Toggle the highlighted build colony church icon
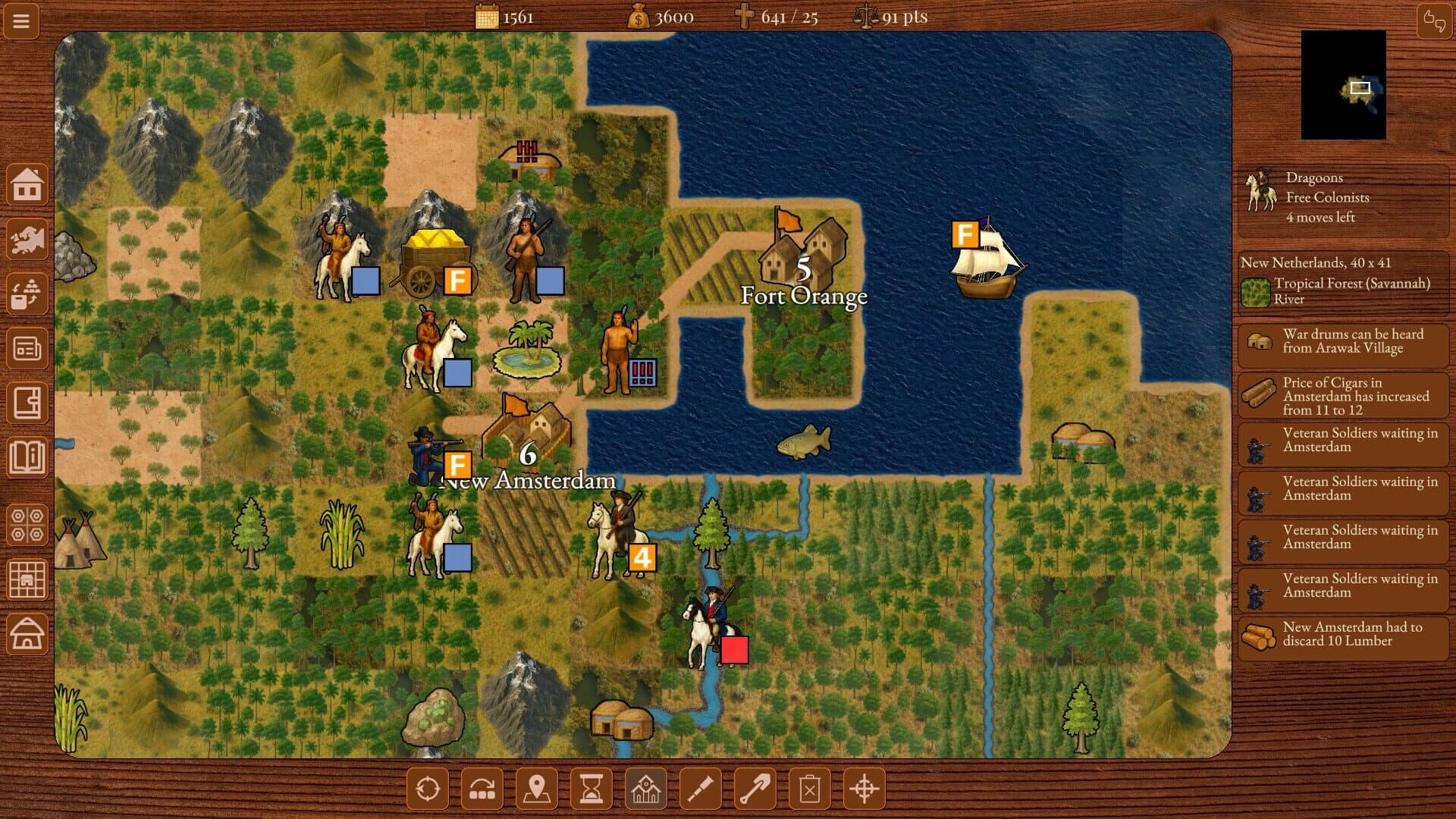Viewport: 1456px width, 819px height. click(x=645, y=789)
